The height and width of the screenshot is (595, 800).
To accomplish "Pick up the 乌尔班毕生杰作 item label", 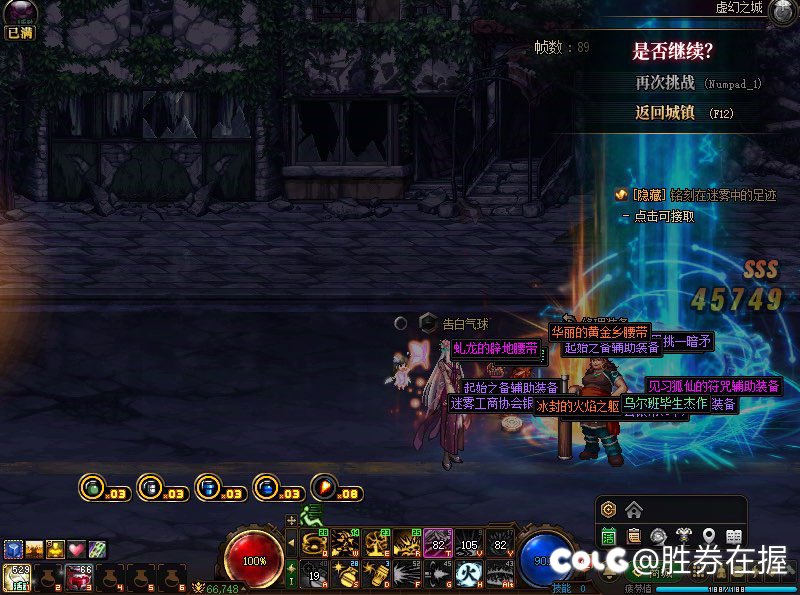I will [665, 403].
